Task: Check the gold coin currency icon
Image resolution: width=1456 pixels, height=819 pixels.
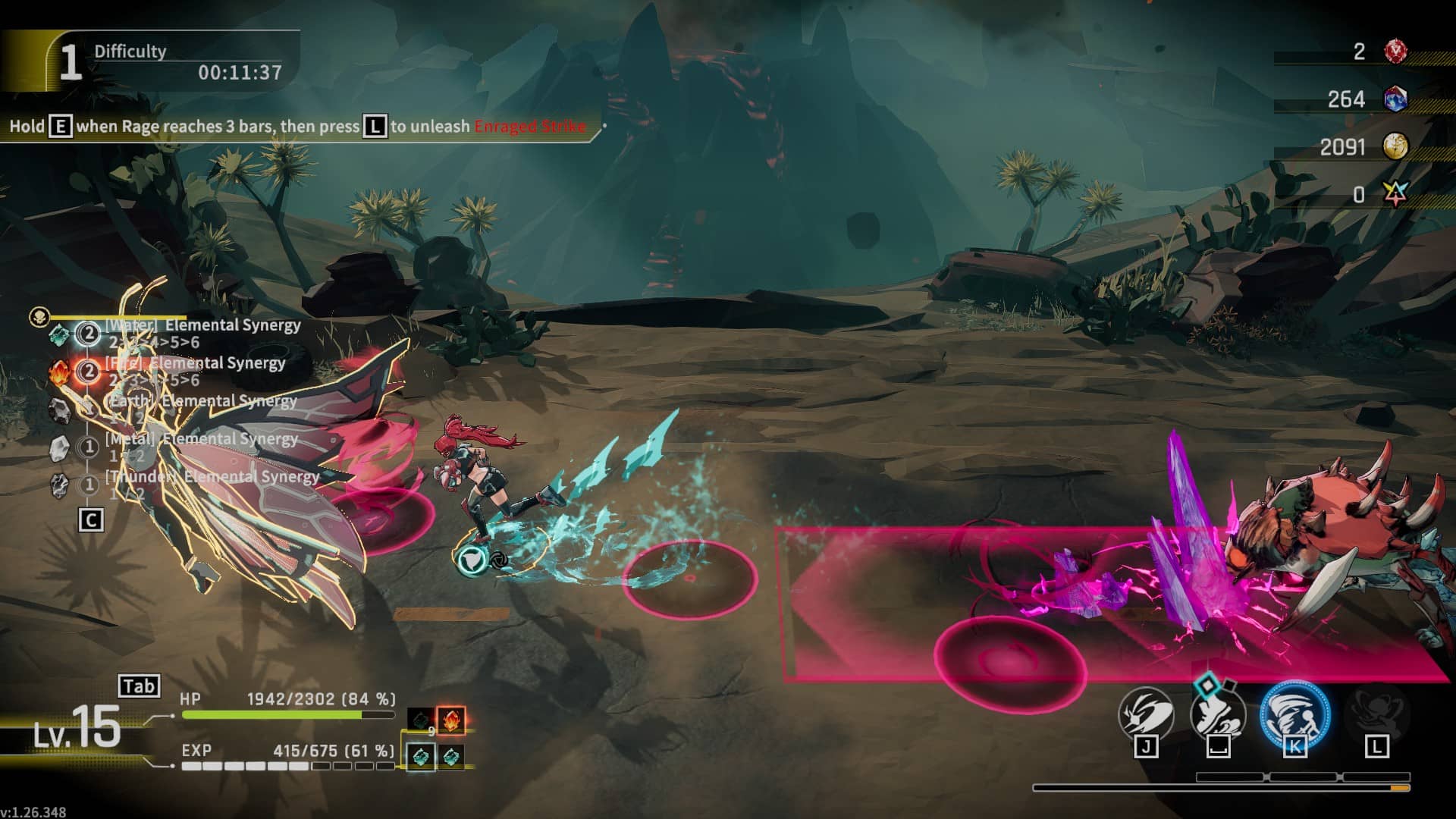Action: [1395, 146]
